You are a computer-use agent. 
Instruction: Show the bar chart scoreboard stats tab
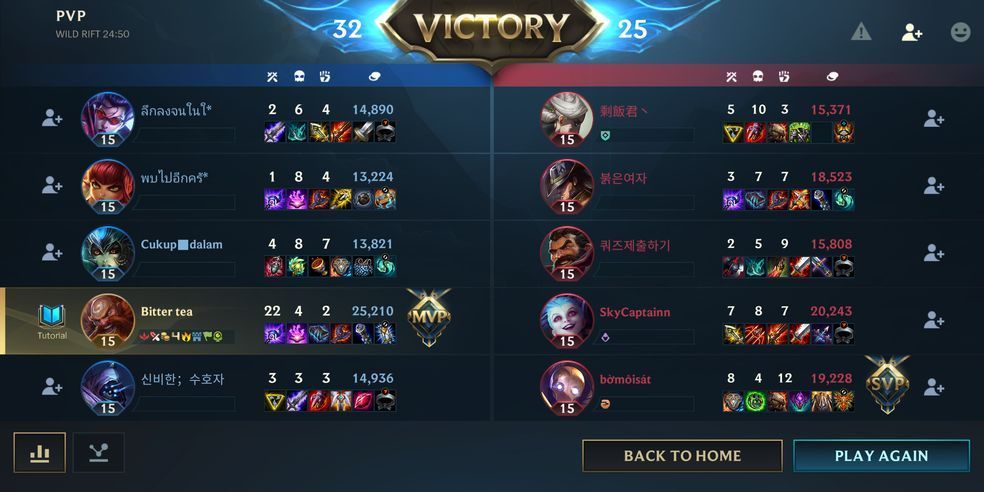(40, 453)
